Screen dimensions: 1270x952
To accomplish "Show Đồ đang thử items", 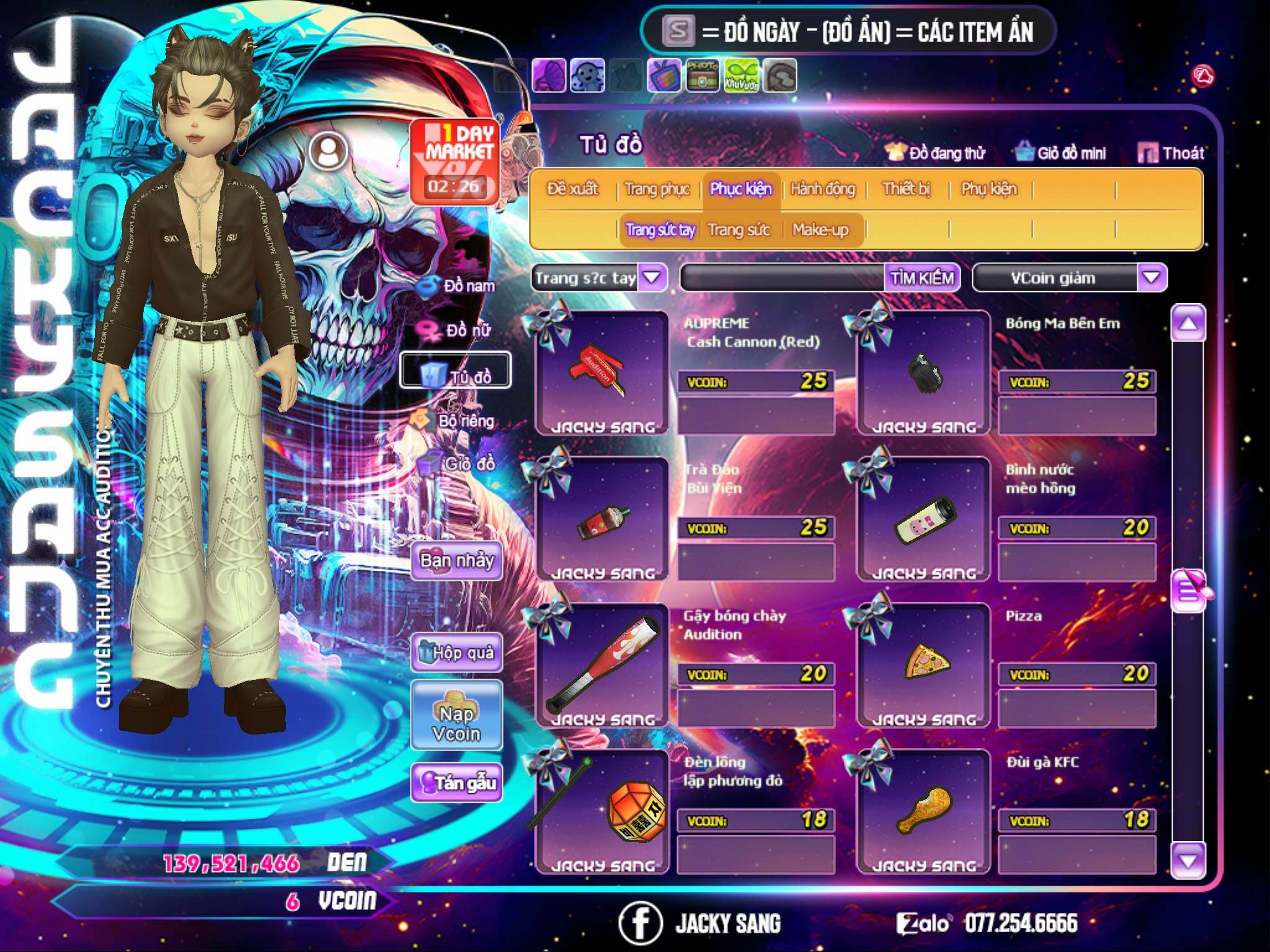I will click(x=936, y=153).
